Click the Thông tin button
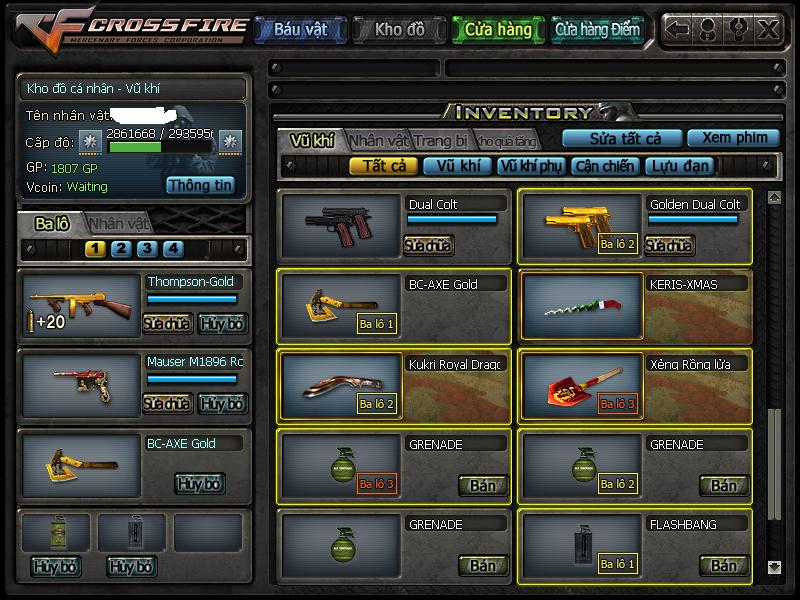Screen dimensions: 800x600 click(x=200, y=185)
